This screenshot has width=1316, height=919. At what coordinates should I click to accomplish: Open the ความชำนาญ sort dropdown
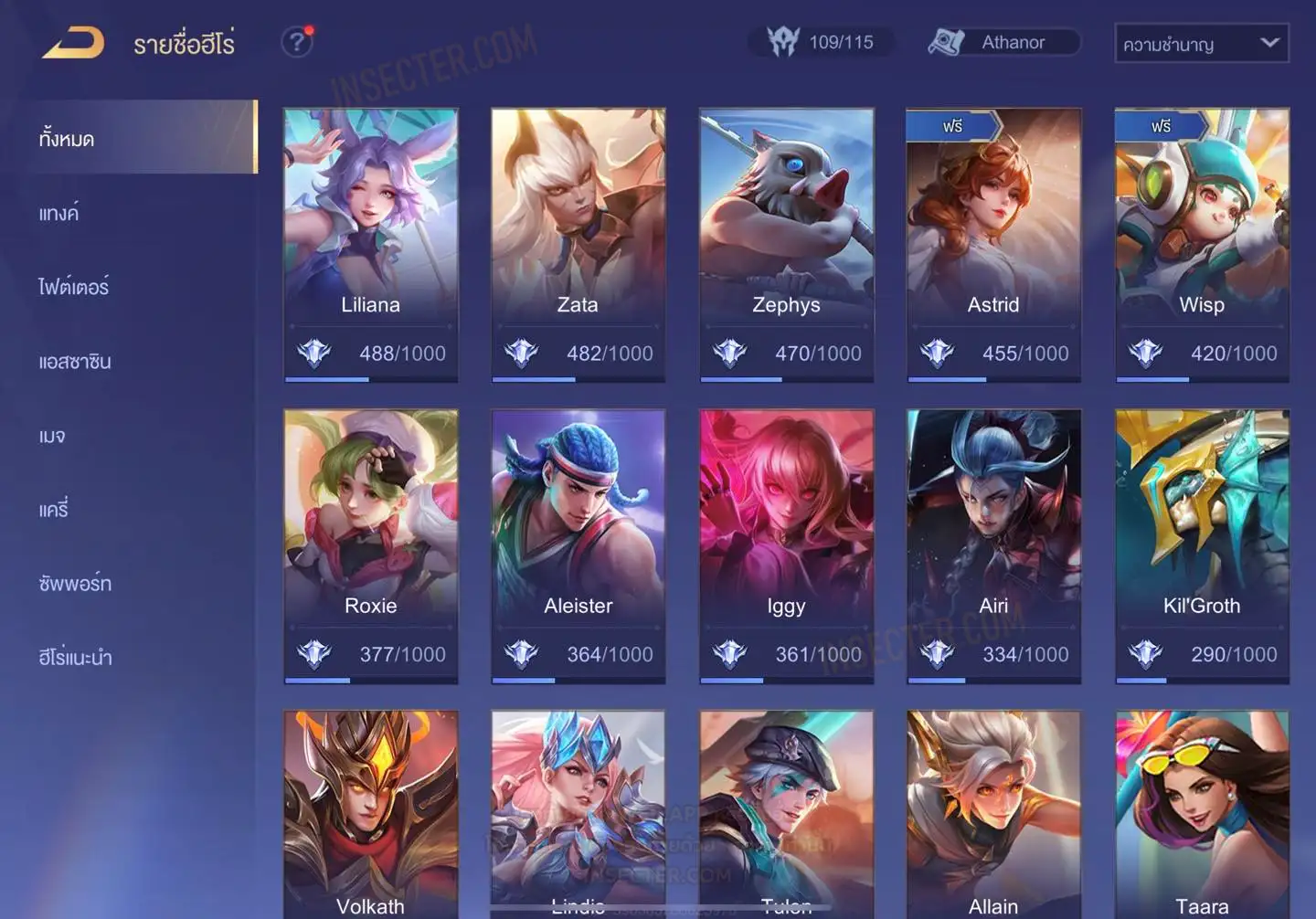click(x=1201, y=43)
